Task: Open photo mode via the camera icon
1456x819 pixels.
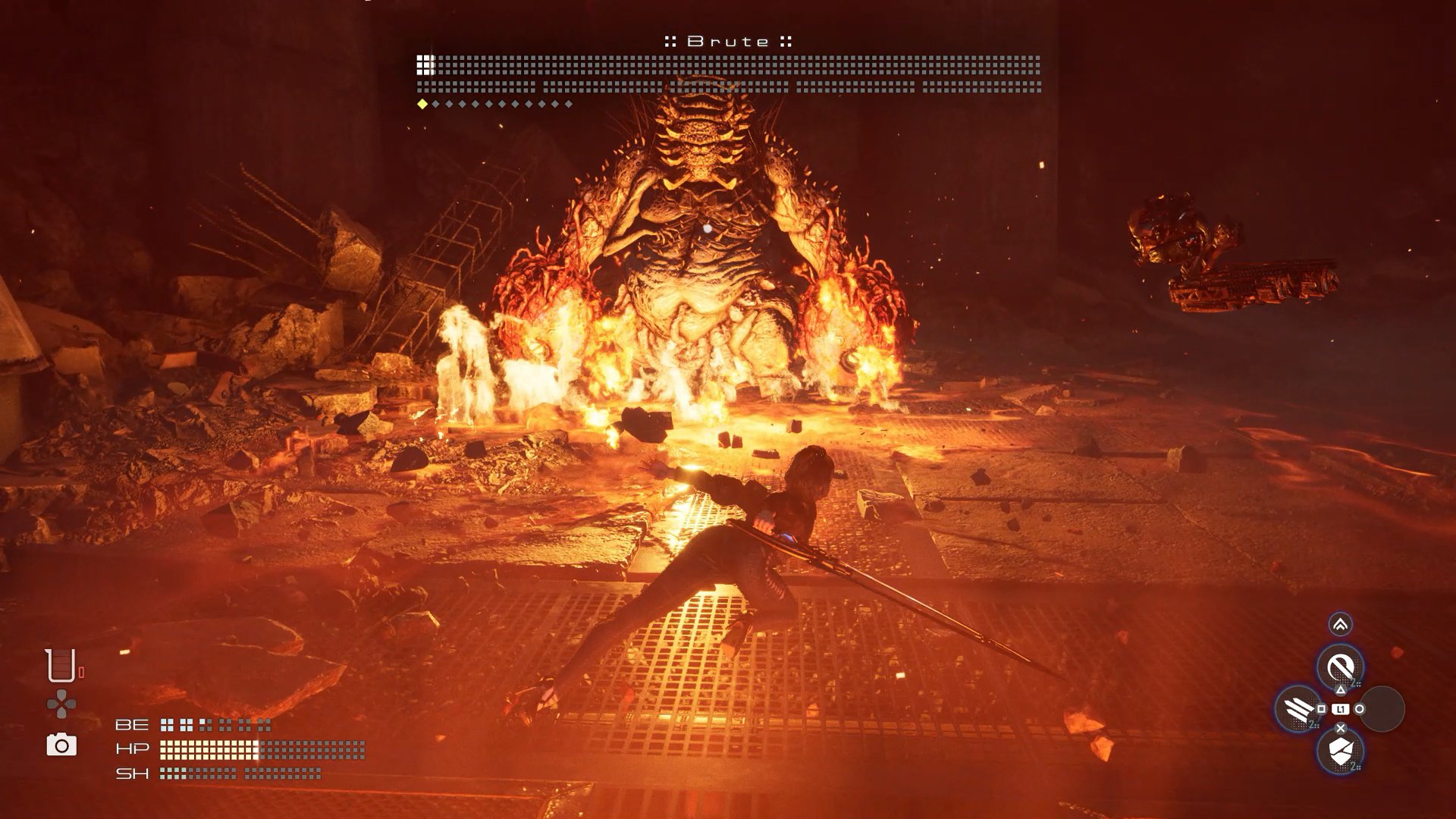Action: (x=61, y=745)
